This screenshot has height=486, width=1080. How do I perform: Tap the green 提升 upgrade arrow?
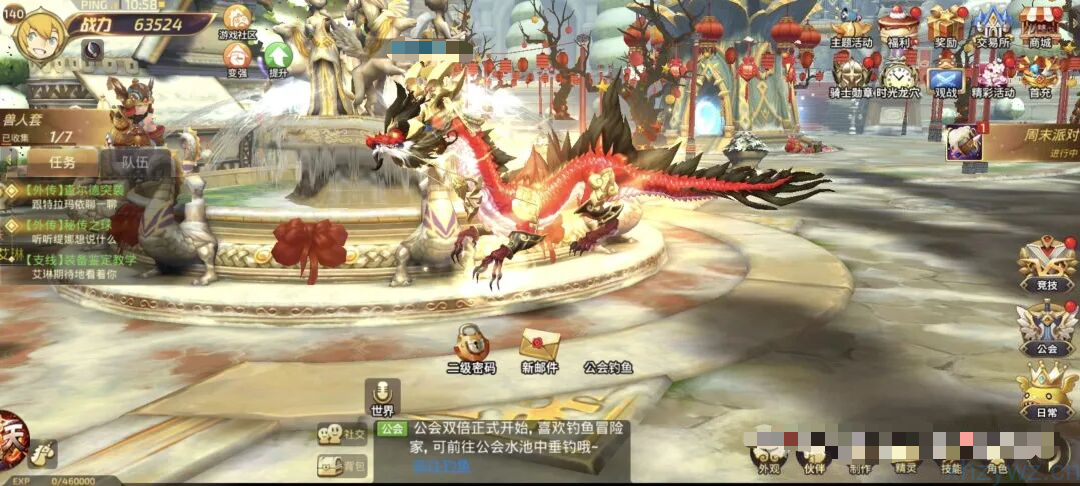[x=277, y=56]
